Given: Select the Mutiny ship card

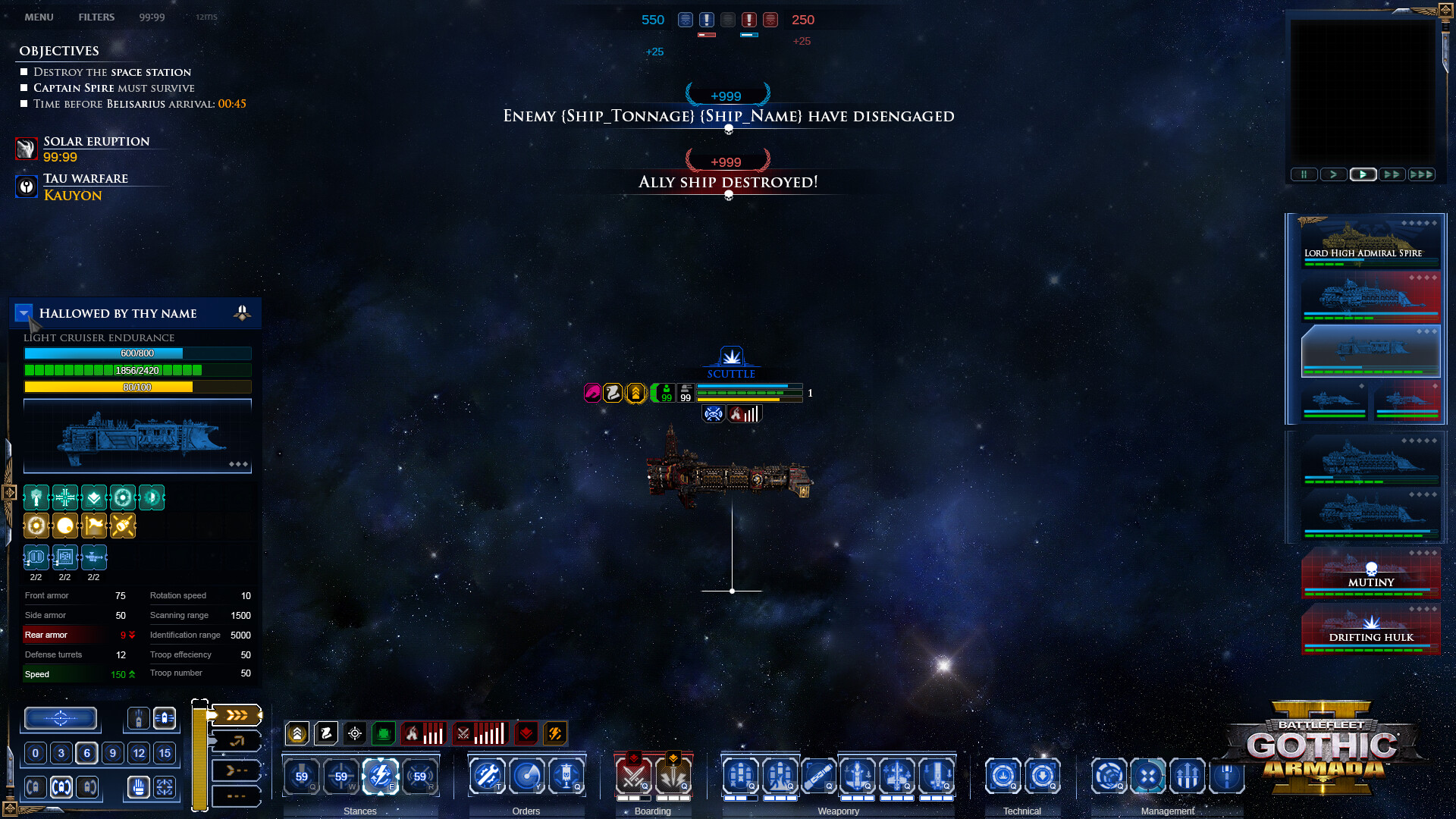Looking at the screenshot, I should pyautogui.click(x=1370, y=573).
